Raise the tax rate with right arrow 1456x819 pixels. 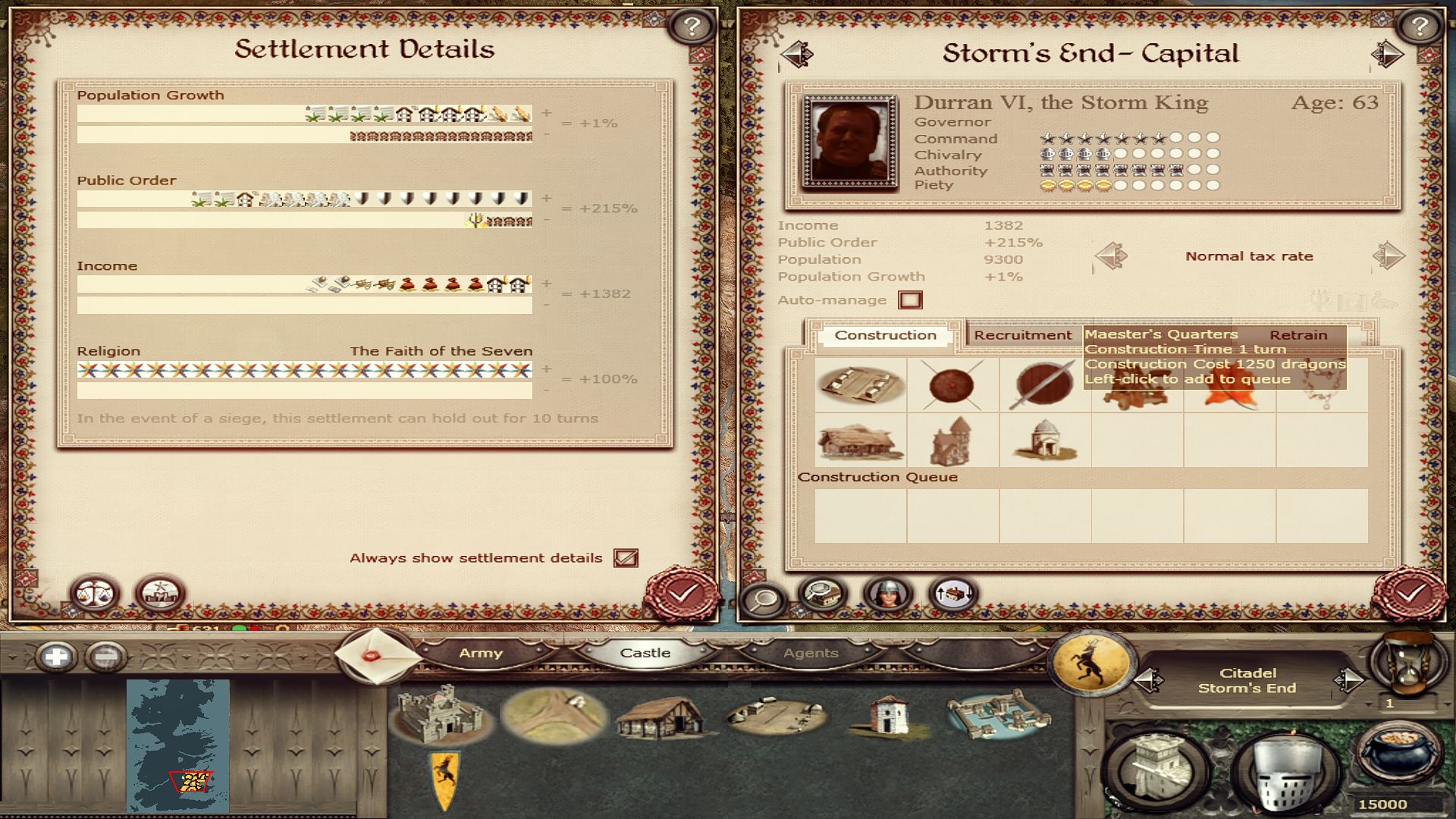click(x=1388, y=256)
